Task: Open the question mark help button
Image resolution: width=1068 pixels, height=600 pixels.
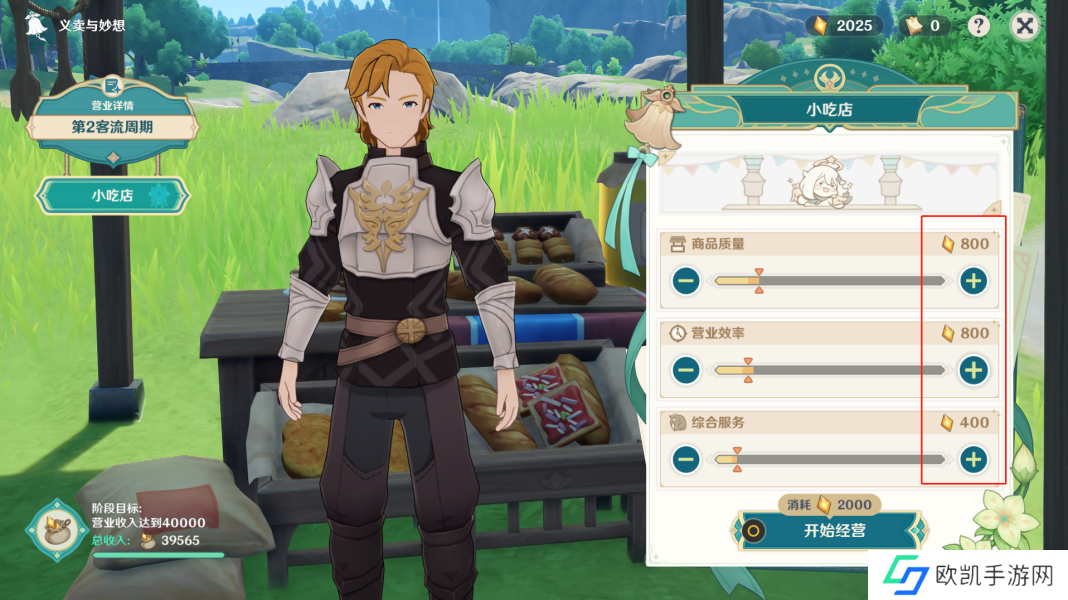Action: (x=979, y=26)
